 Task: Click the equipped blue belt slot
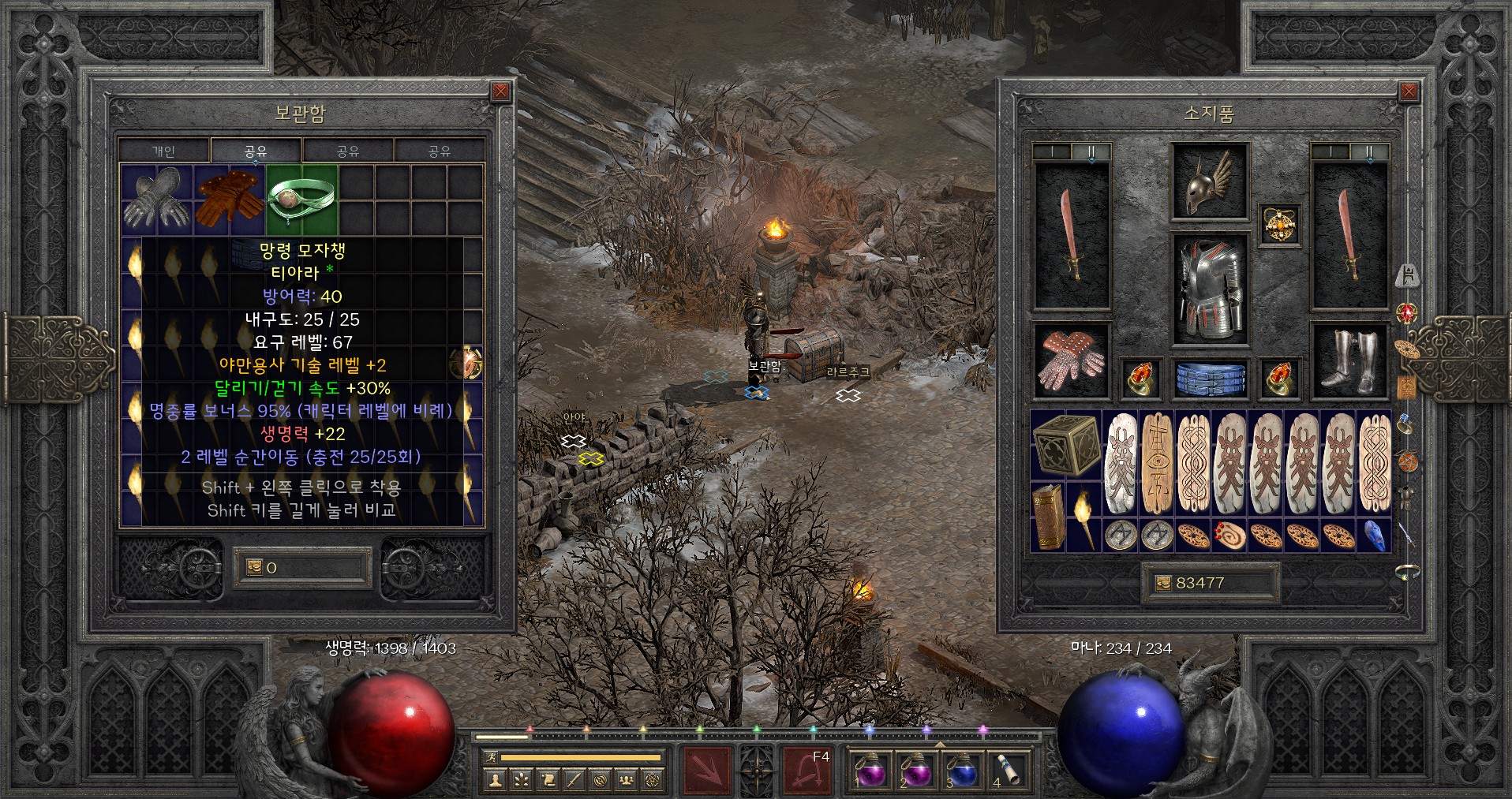coord(1209,379)
